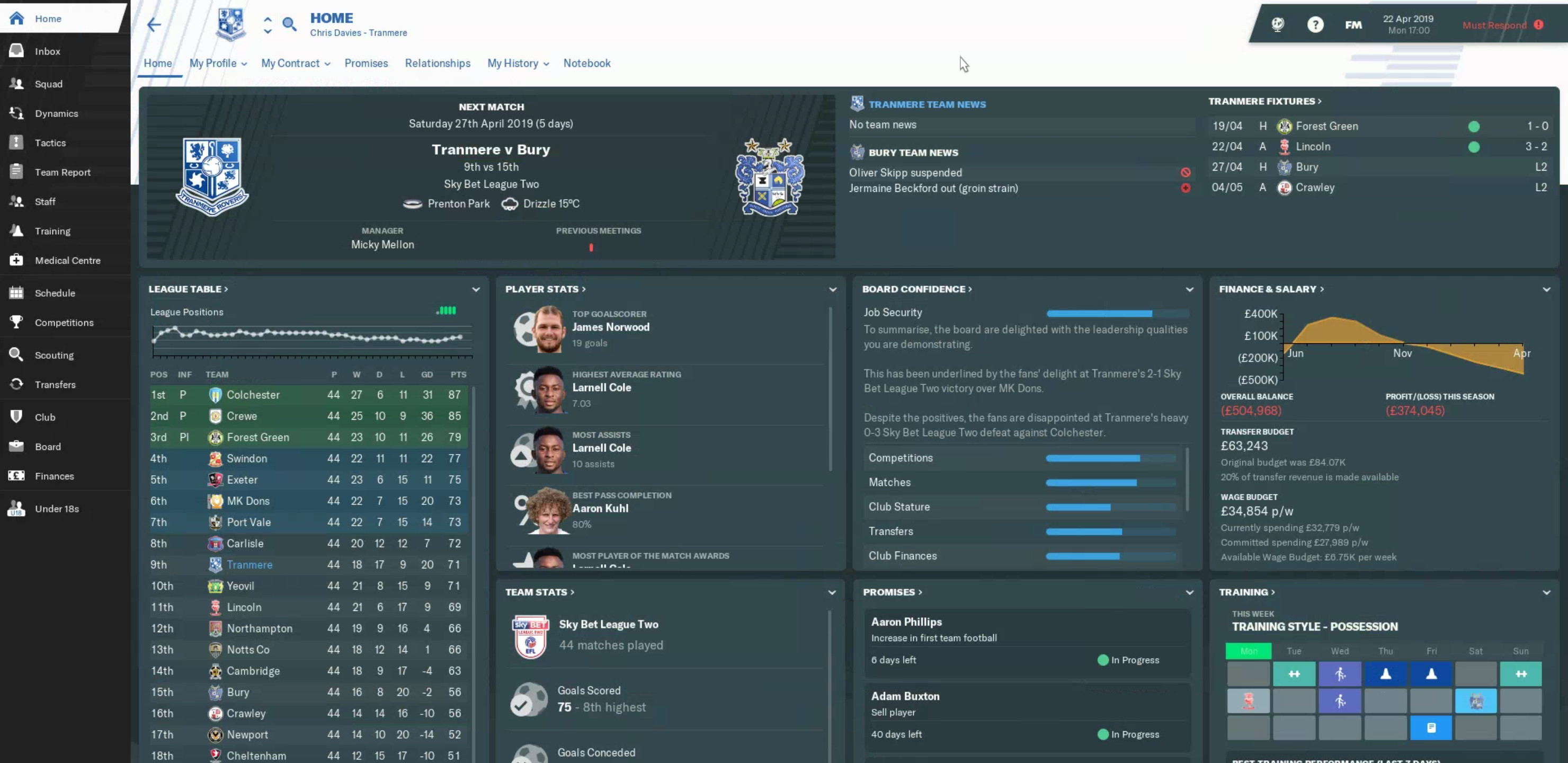Open the FM menu button
This screenshot has width=1568, height=763.
click(x=1352, y=25)
